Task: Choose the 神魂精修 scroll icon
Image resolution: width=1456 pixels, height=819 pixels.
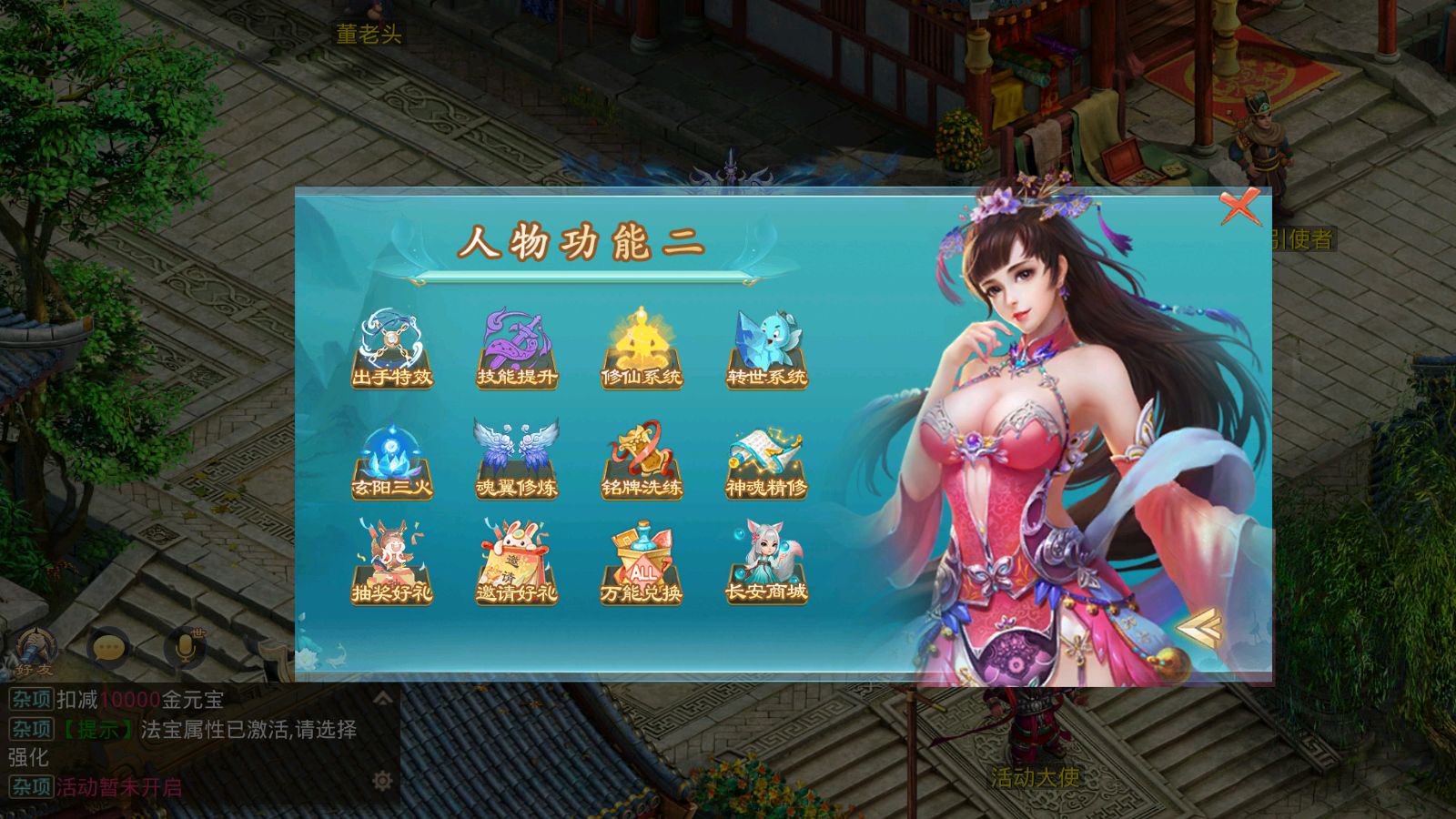Action: point(766,461)
